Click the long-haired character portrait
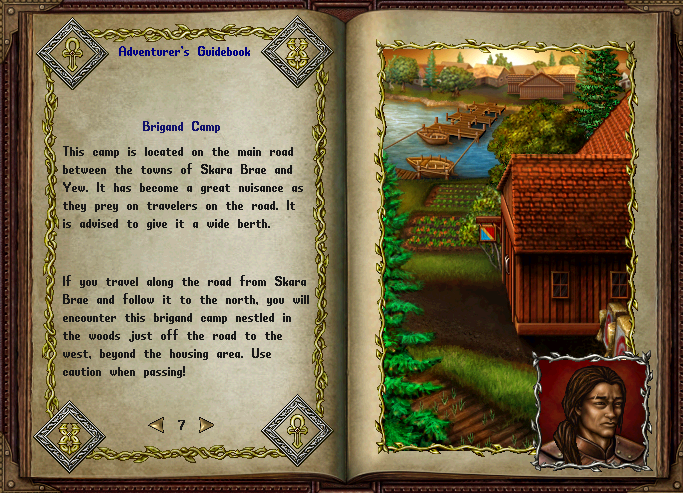The width and height of the screenshot is (683, 493). coord(591,412)
